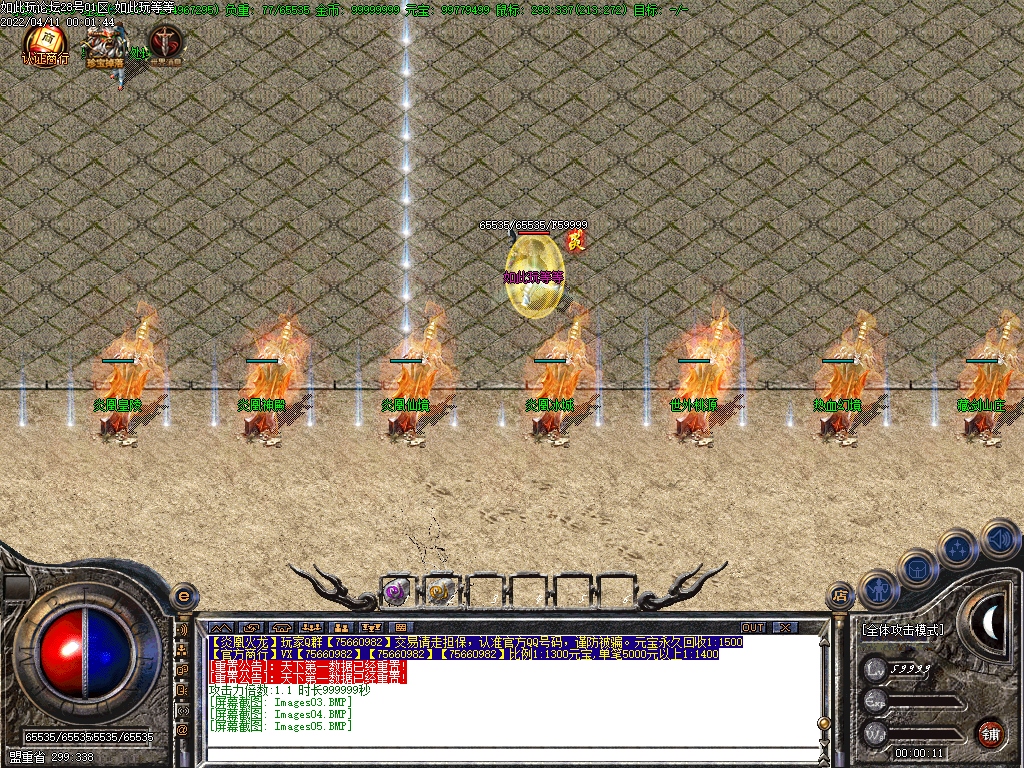Open the red 铺 stall button
The width and height of the screenshot is (1024, 768).
tap(990, 732)
